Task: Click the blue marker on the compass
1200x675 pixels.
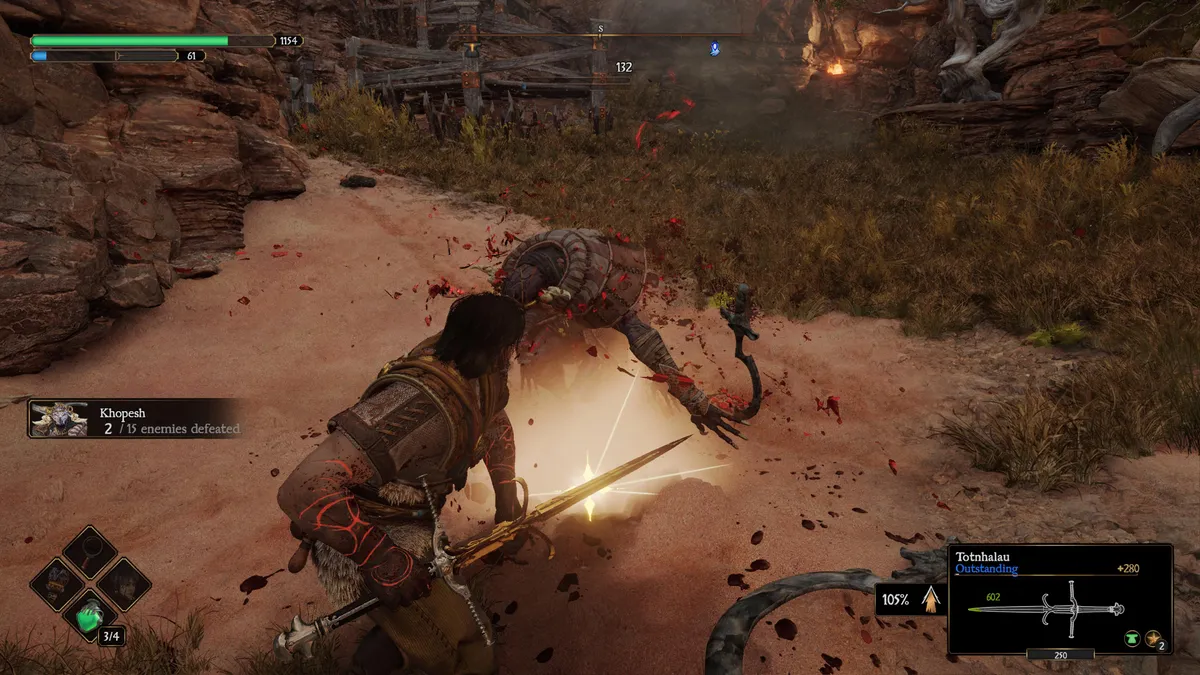Action: tap(715, 47)
